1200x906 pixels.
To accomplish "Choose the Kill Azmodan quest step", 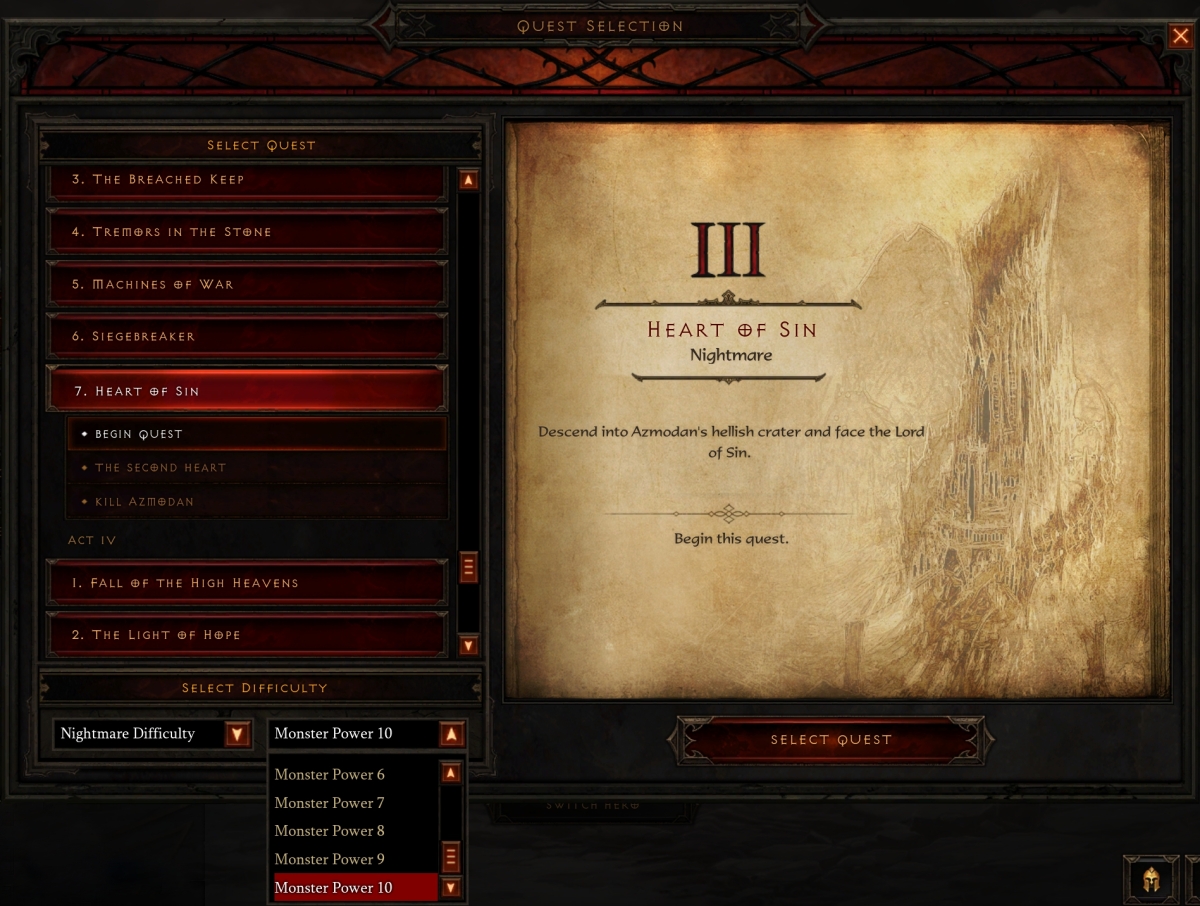I will tap(256, 501).
